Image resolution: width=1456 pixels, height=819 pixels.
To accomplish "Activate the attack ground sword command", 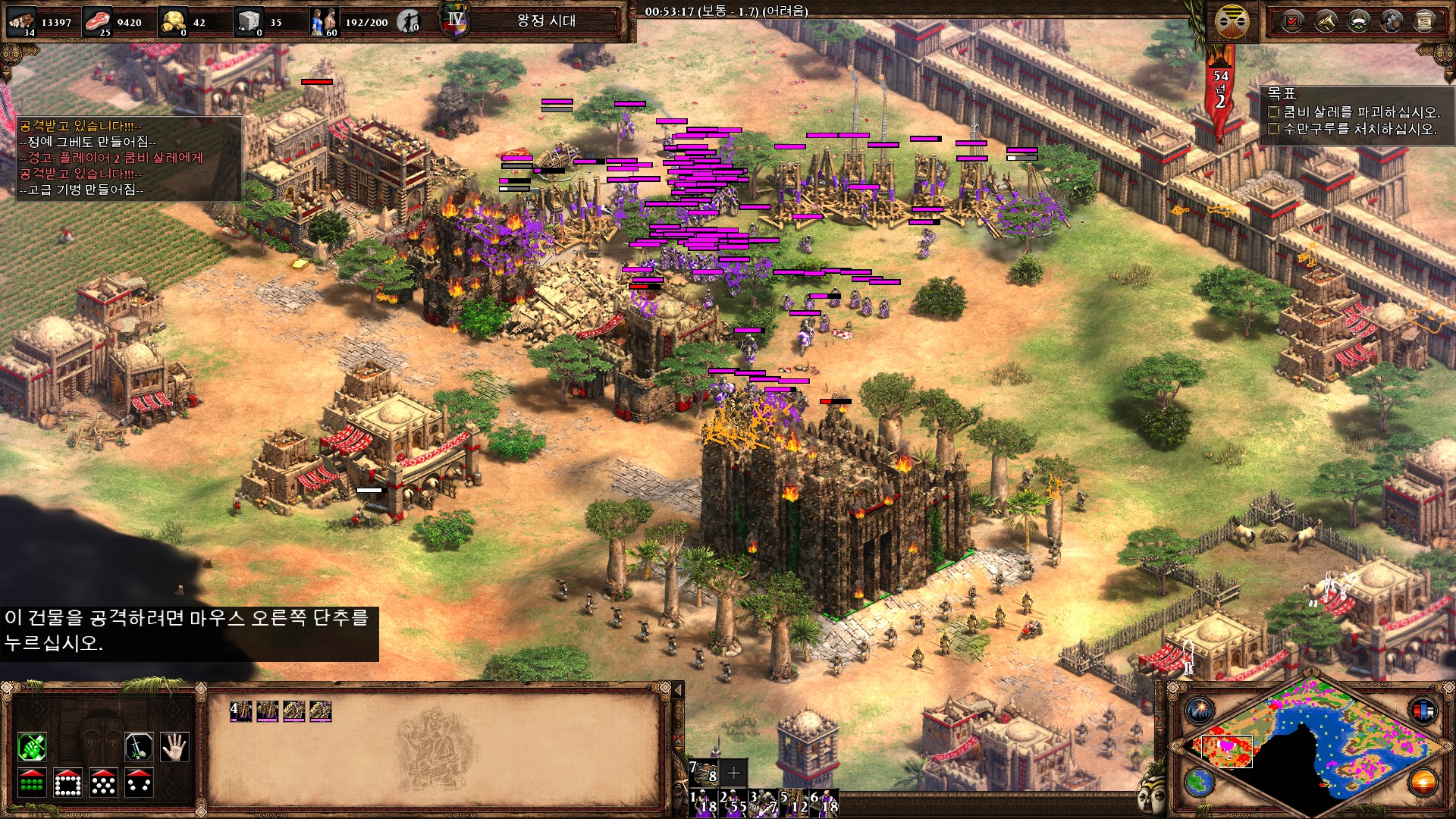I will [140, 747].
